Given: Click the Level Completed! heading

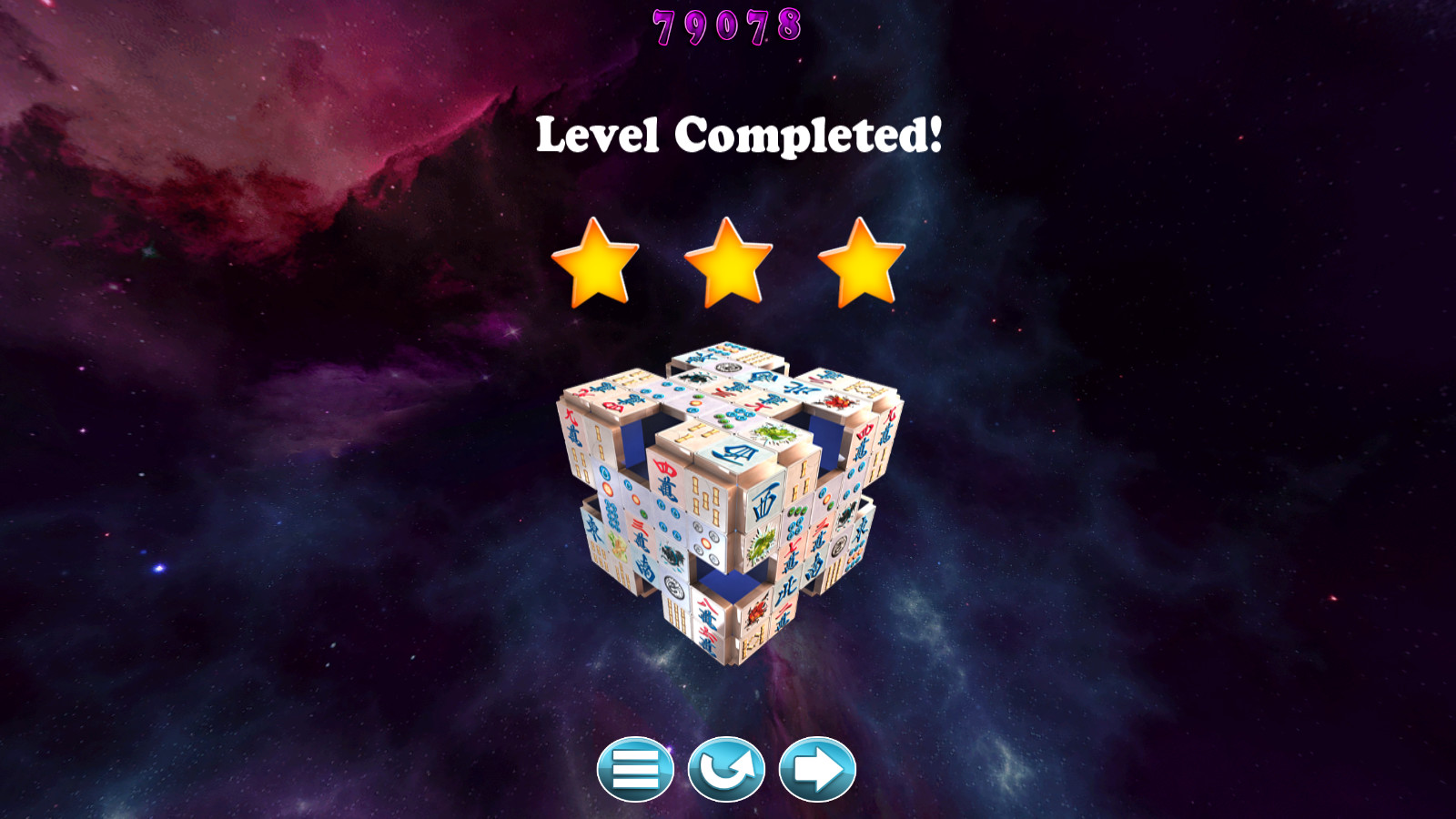Looking at the screenshot, I should tap(739, 135).
